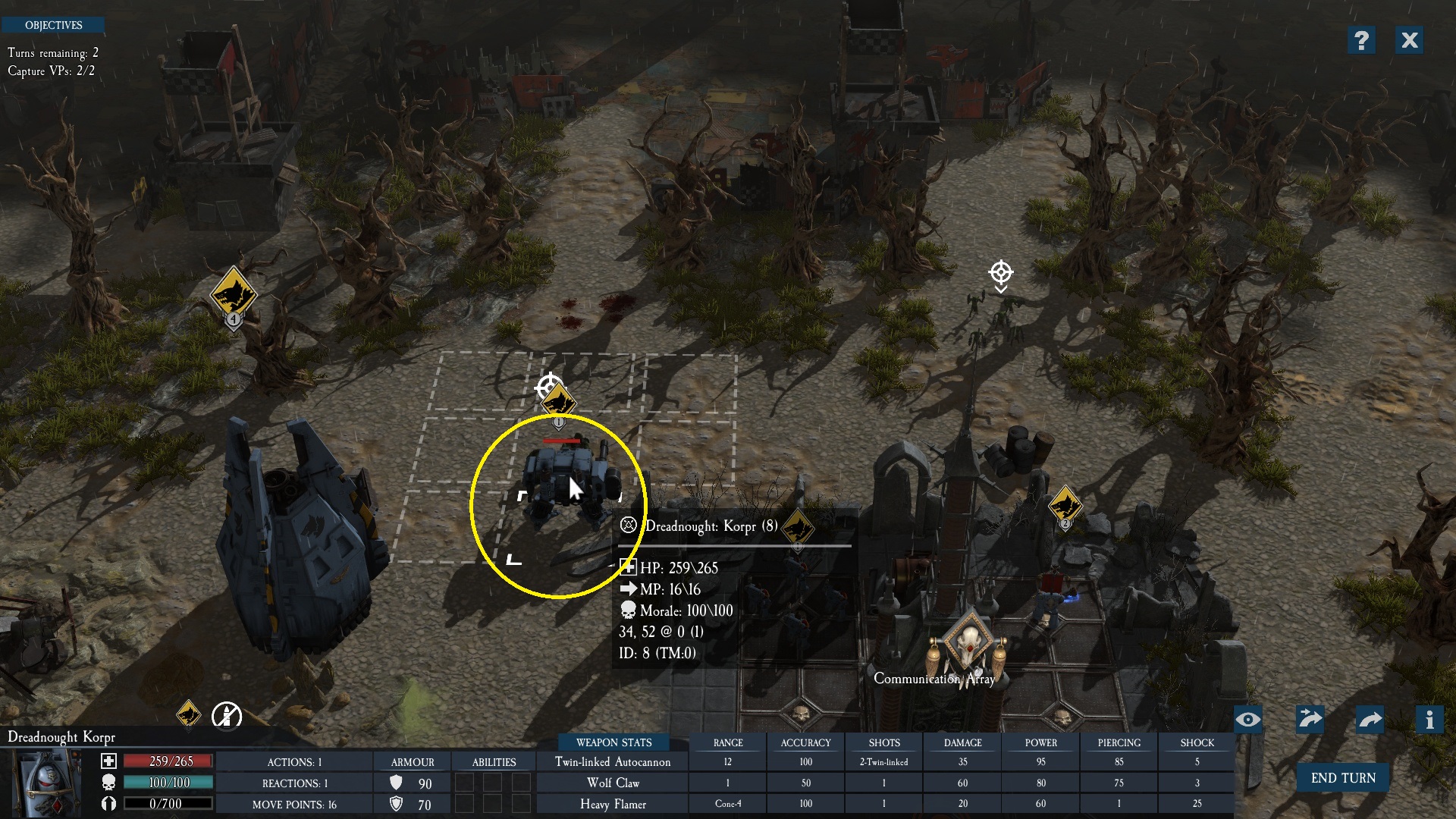Image resolution: width=1456 pixels, height=819 pixels.
Task: Select wolf-badge squad marker numbered 2
Action: [1065, 505]
